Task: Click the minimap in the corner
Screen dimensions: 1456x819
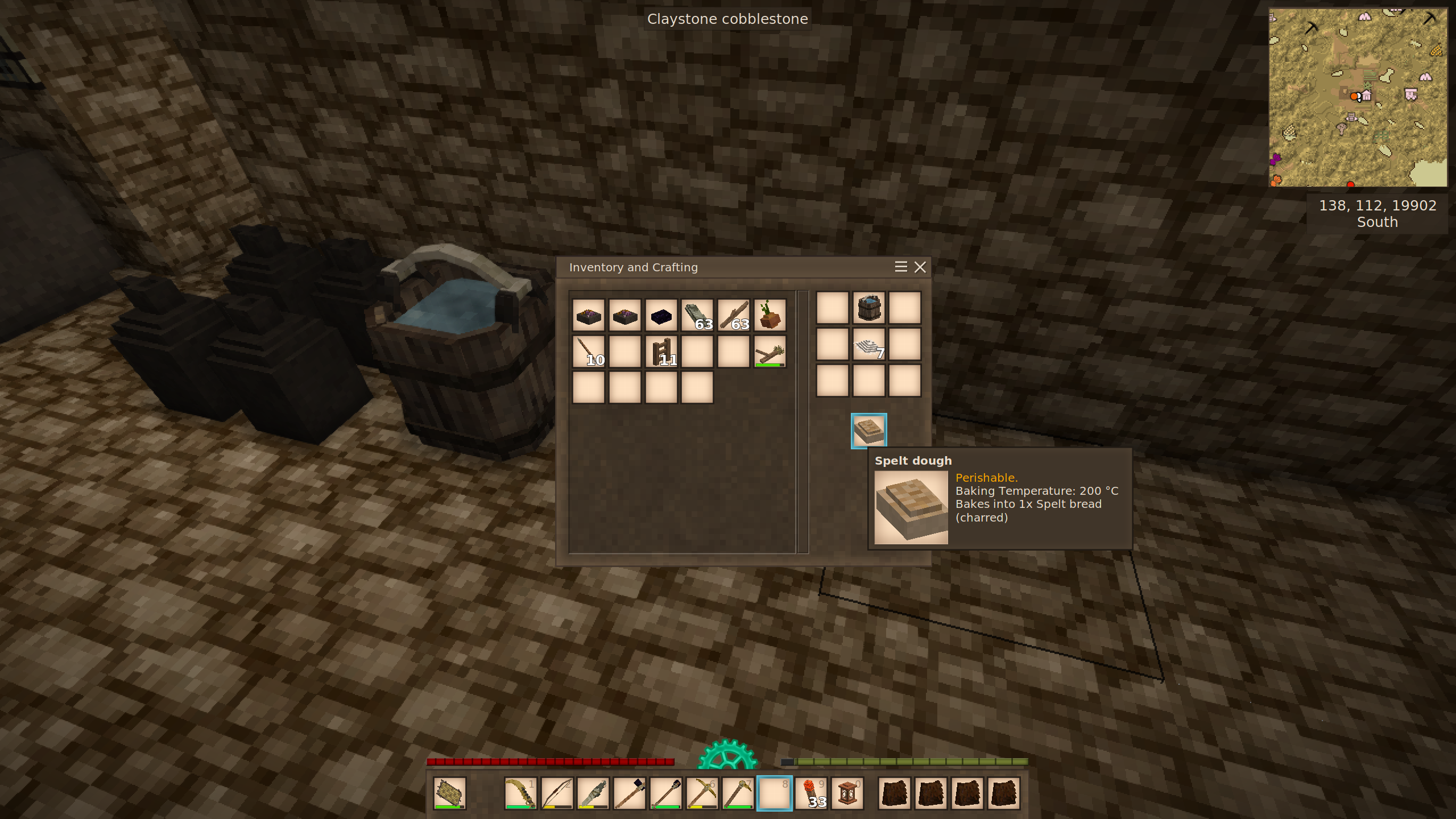Action: coord(1358,97)
